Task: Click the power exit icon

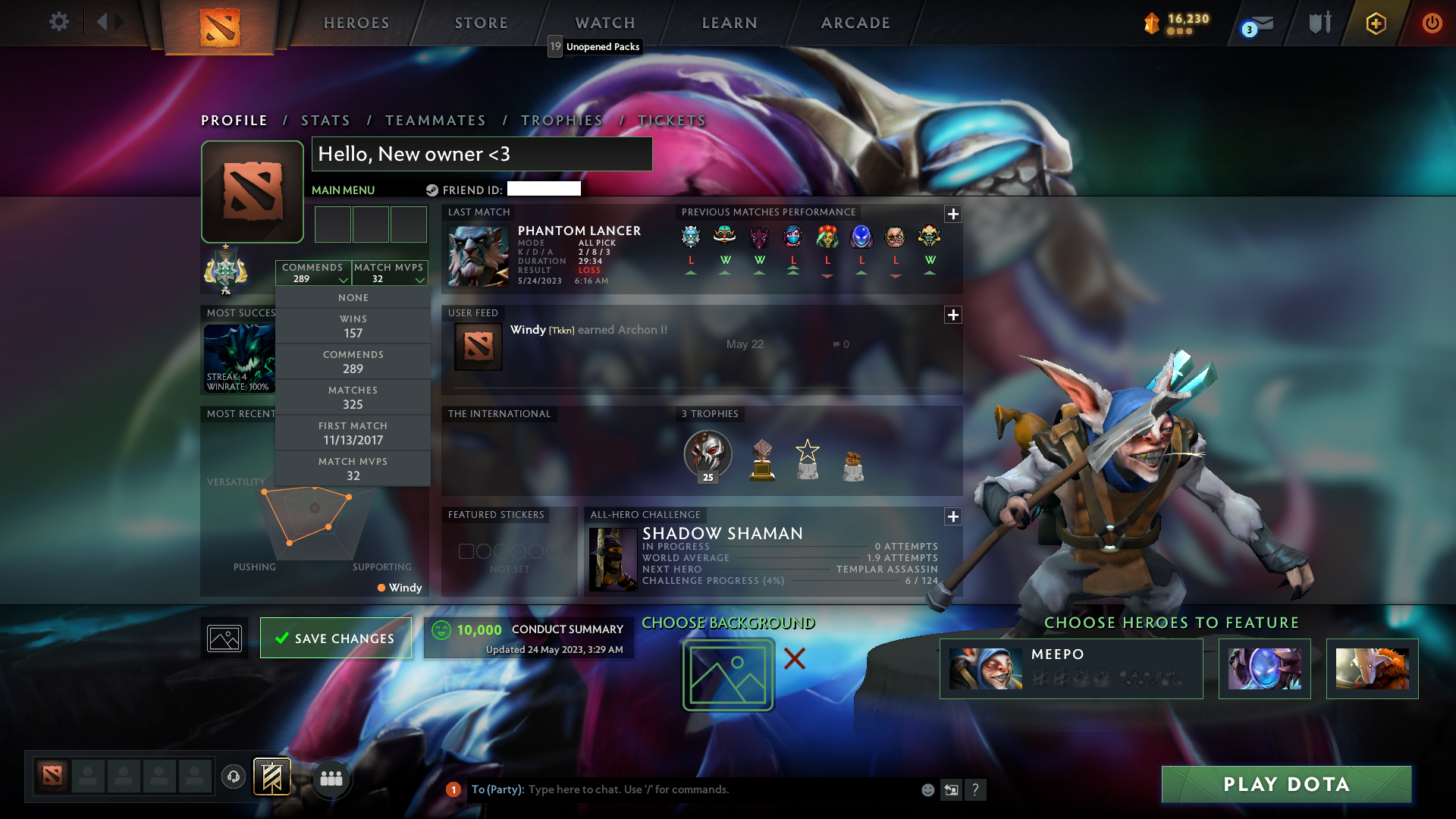Action: click(x=1432, y=24)
